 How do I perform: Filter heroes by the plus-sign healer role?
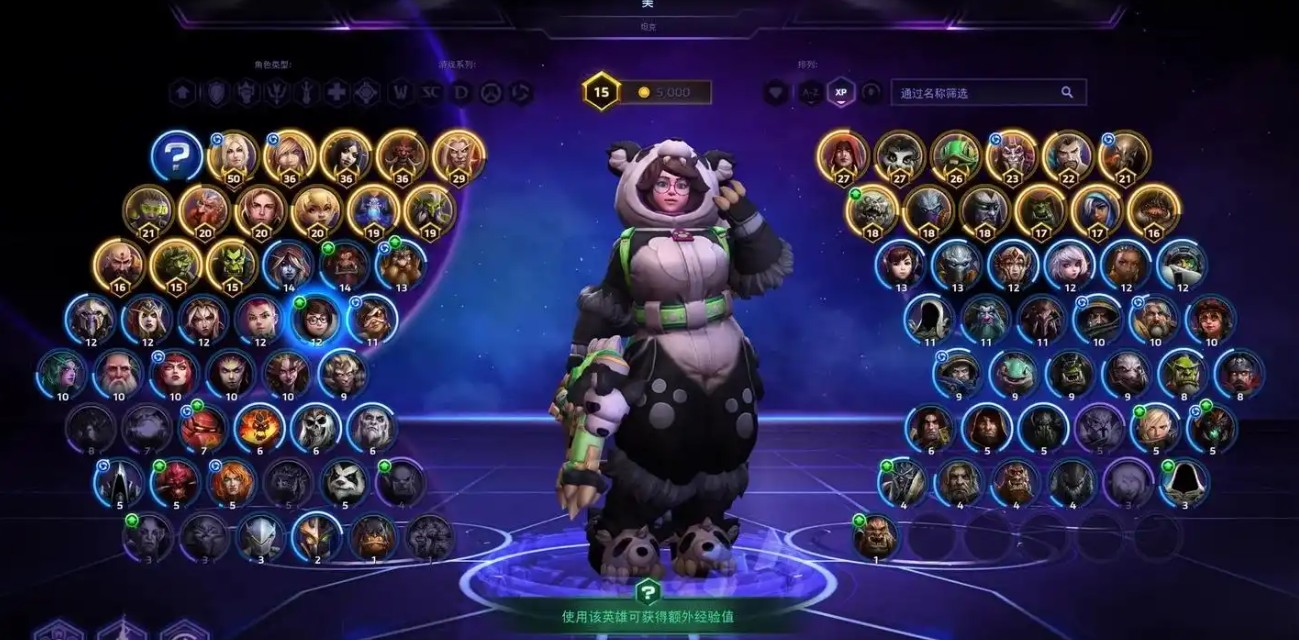pyautogui.click(x=337, y=93)
